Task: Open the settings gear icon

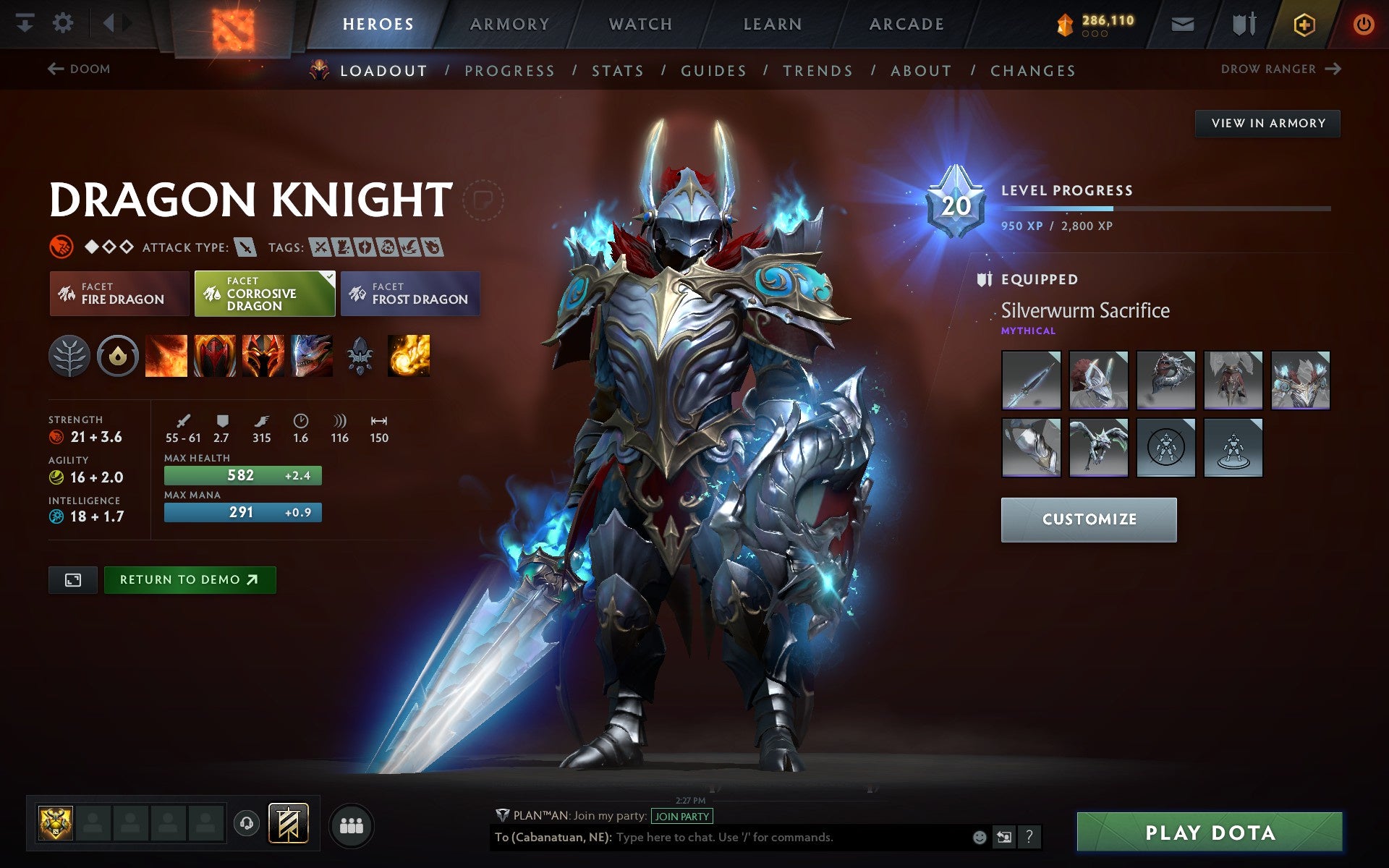Action: [64, 23]
